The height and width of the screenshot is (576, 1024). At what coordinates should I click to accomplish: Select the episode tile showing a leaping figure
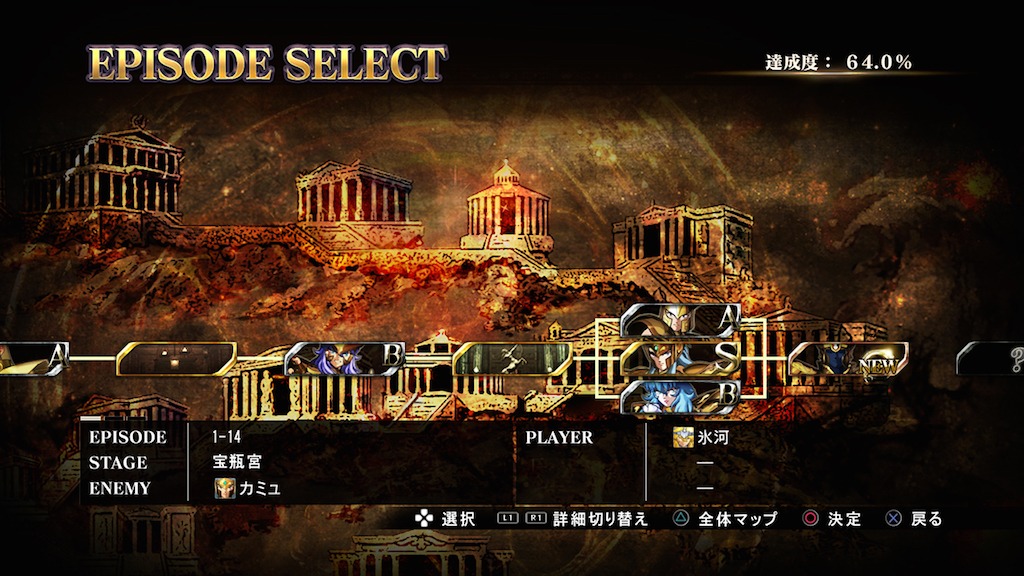point(512,358)
